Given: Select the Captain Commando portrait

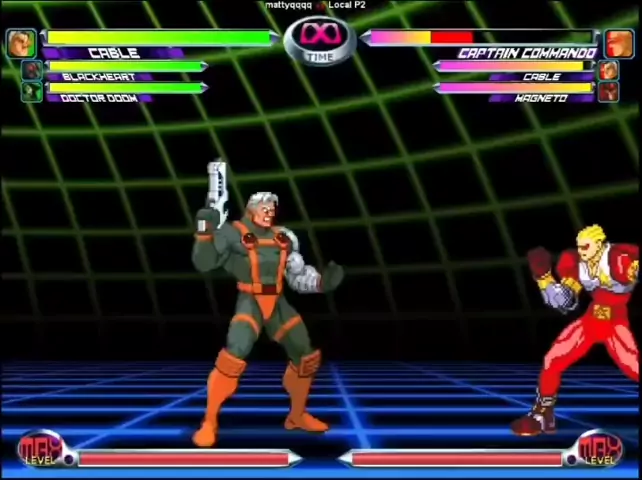Looking at the screenshot, I should 619,44.
